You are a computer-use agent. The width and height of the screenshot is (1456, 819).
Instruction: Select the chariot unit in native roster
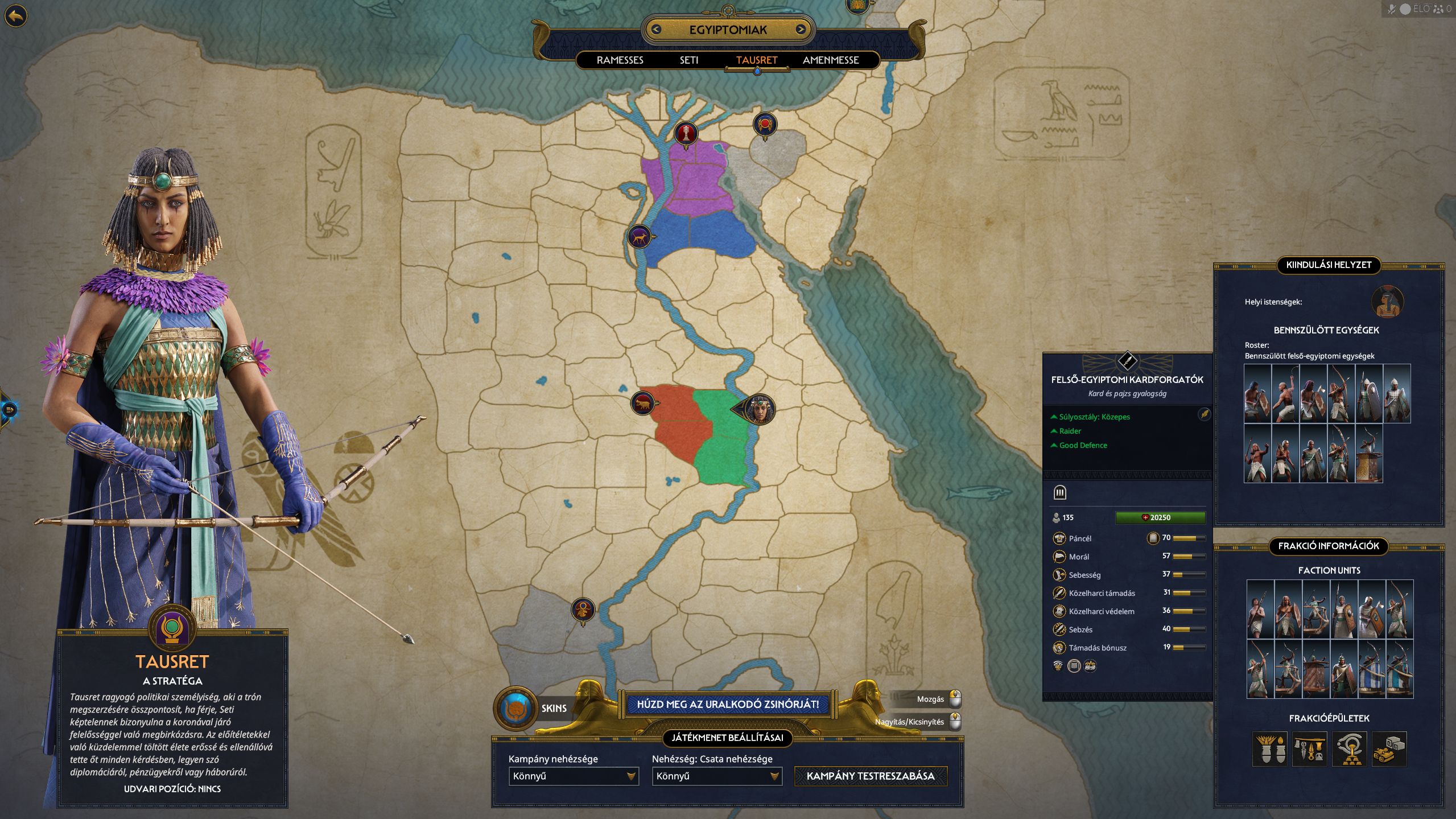click(1368, 454)
